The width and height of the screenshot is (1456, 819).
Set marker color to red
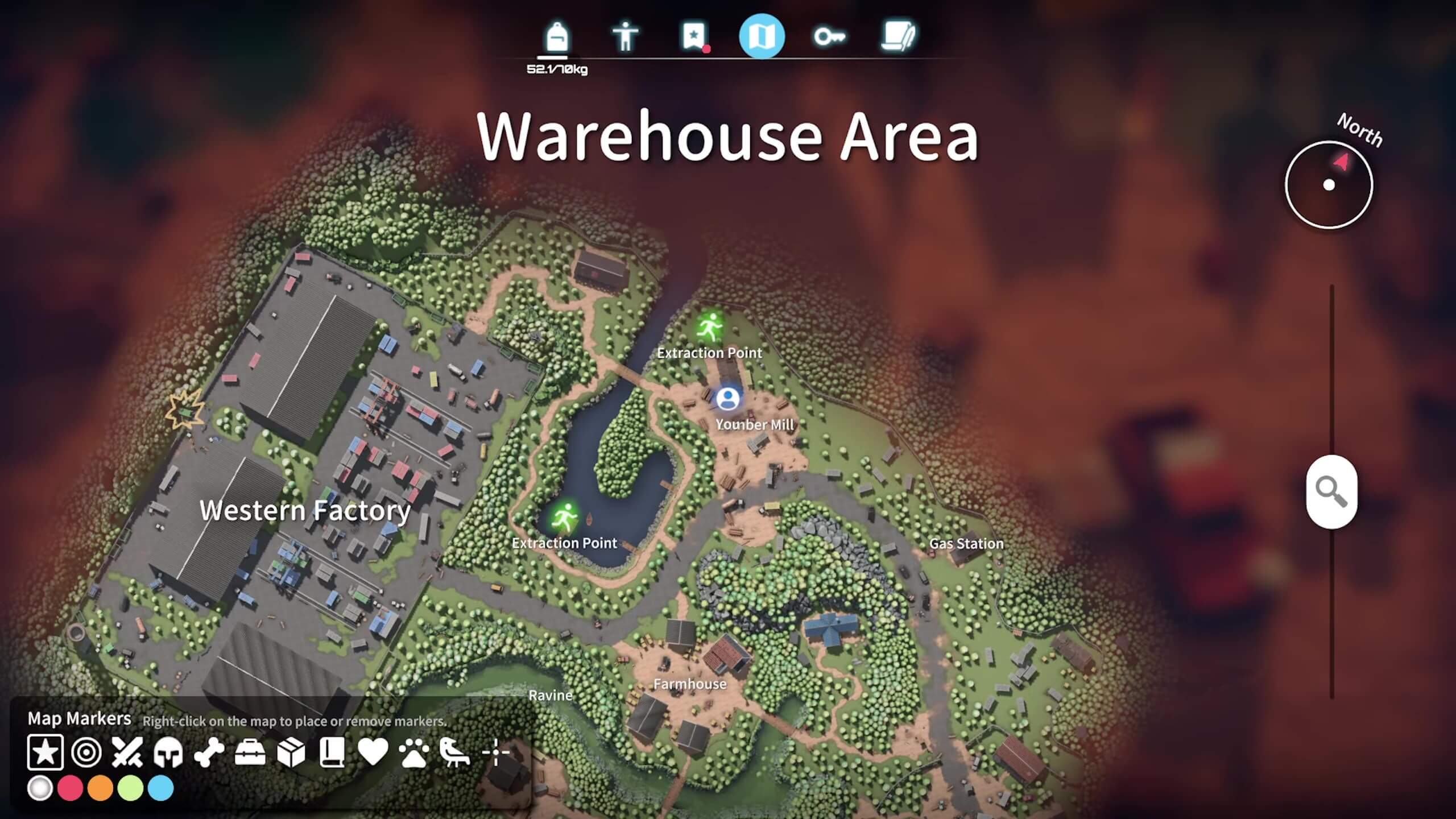click(71, 789)
